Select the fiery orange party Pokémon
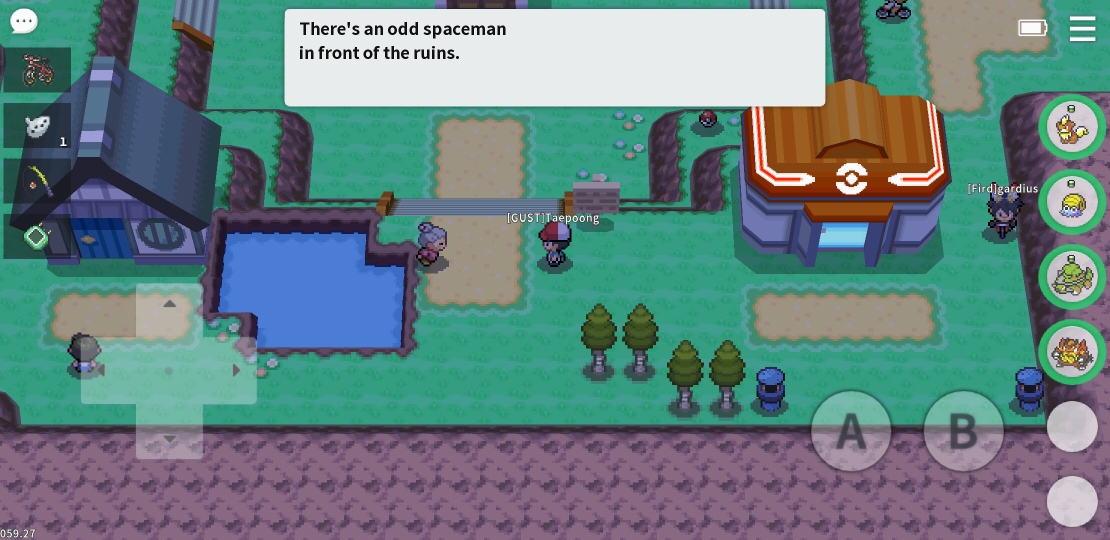 [1071, 350]
